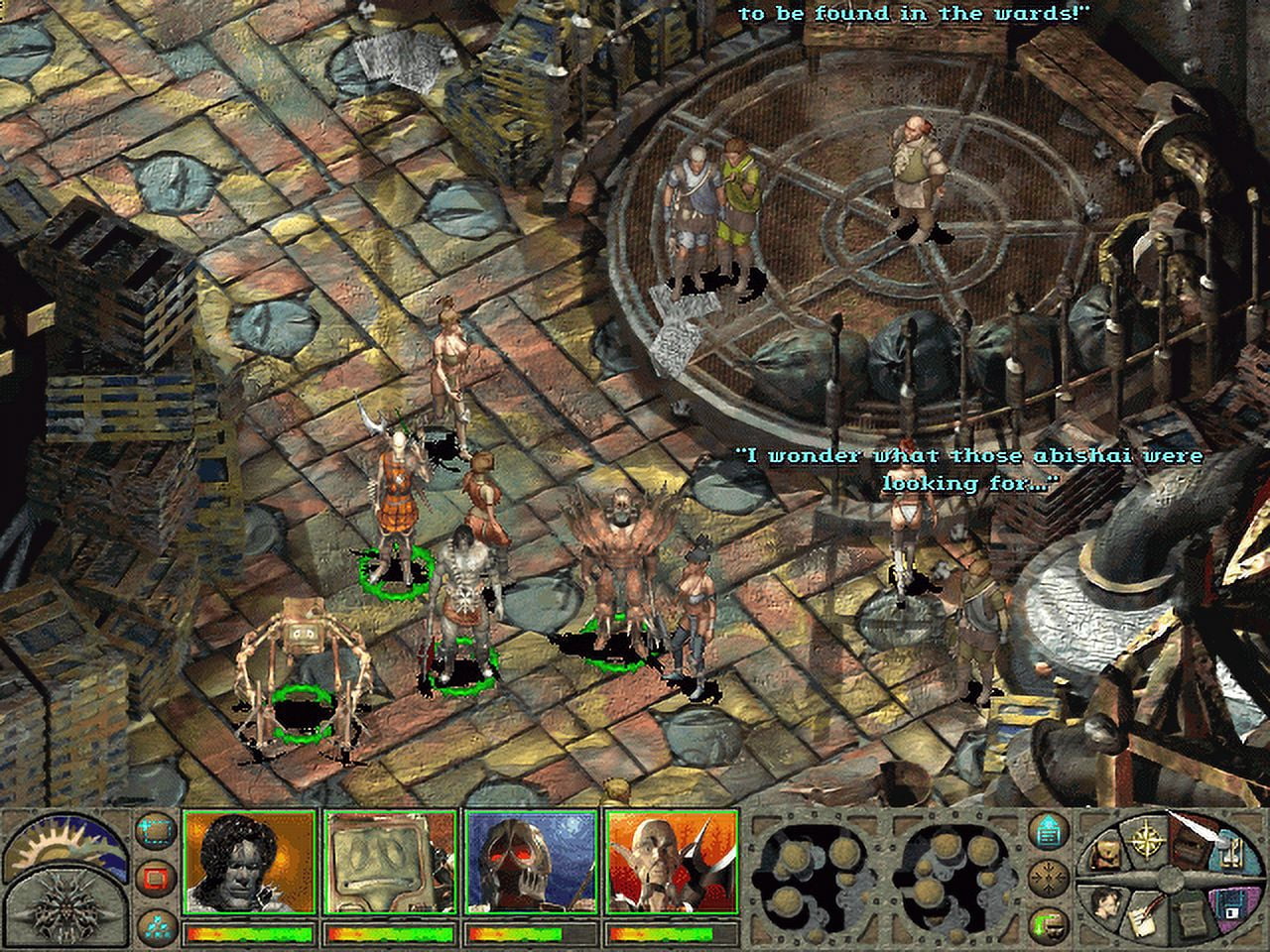The width and height of the screenshot is (1270, 952).
Task: Click the green arrow chest button
Action: (x=1047, y=926)
